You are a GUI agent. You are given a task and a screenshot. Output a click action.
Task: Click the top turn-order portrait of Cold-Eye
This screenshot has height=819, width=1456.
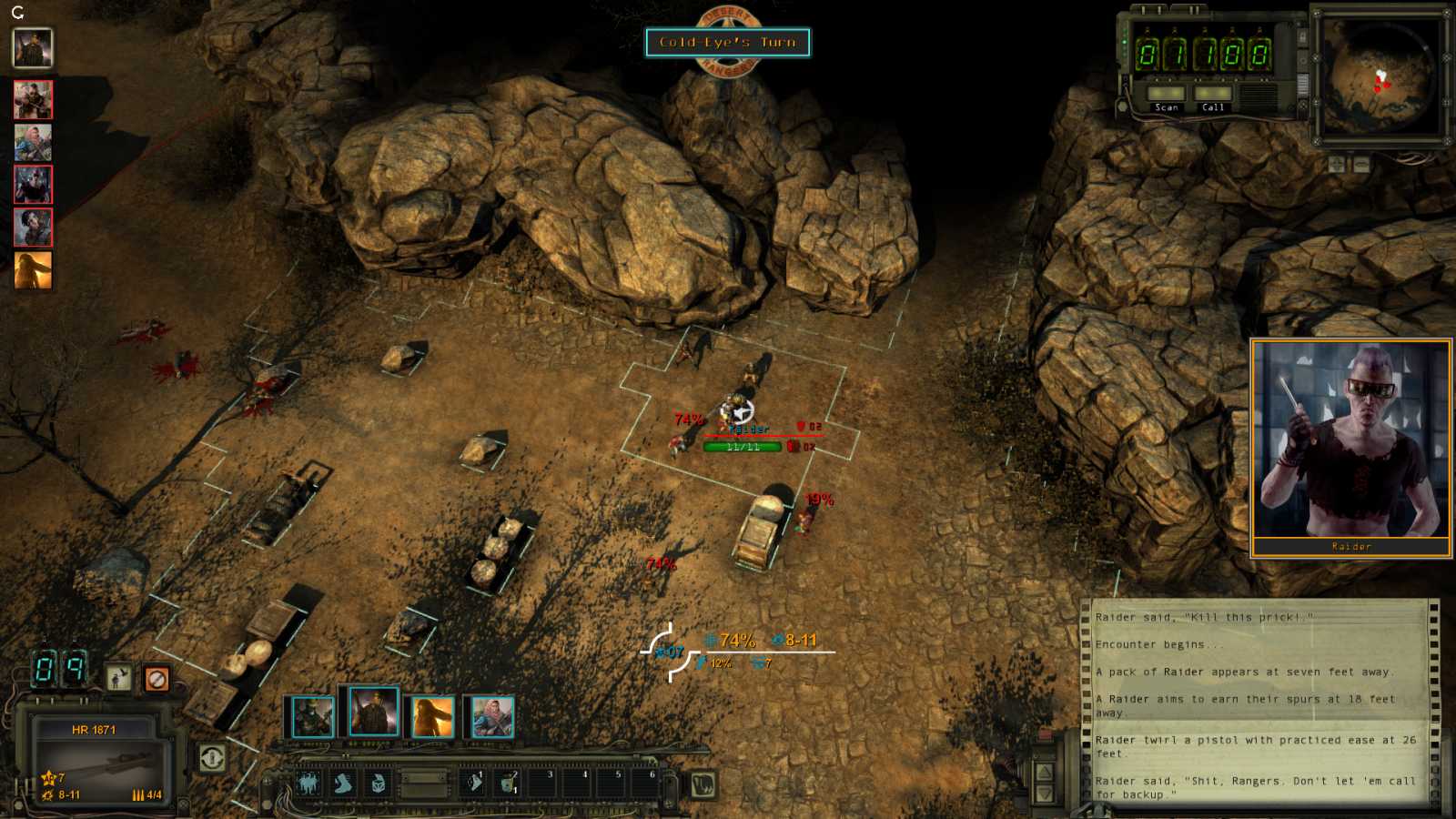(x=33, y=48)
